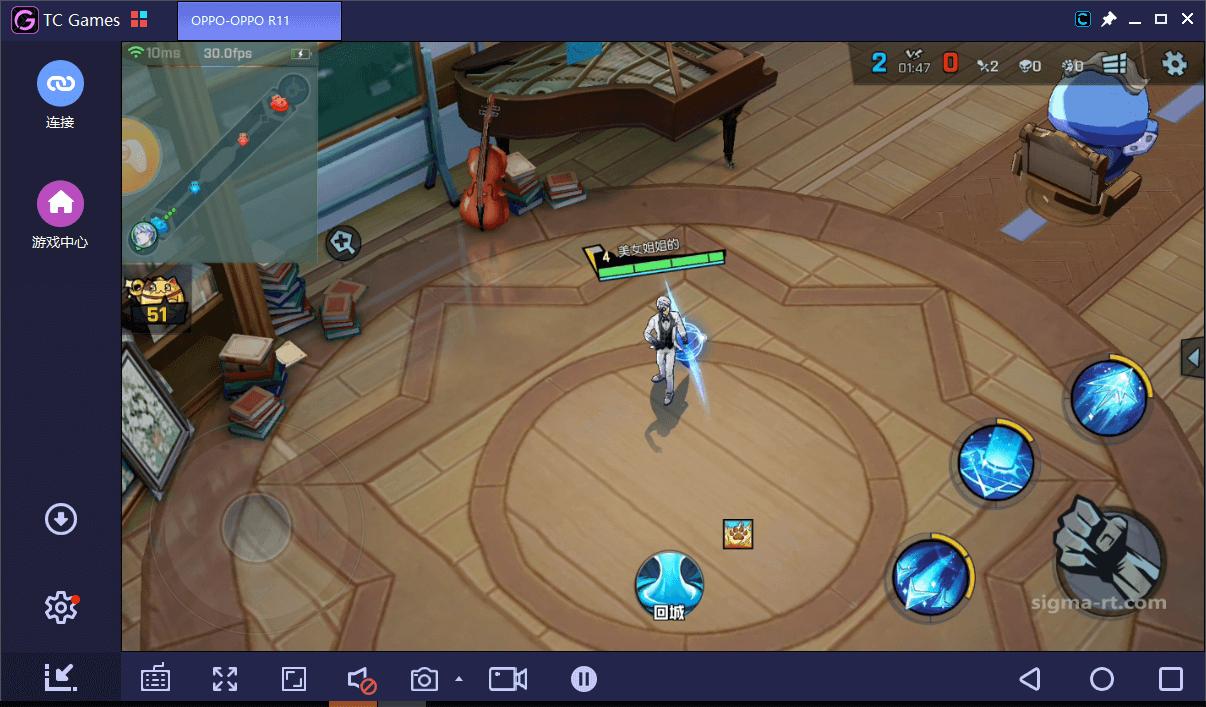Click the minimap
The image size is (1206, 707).
[x=220, y=150]
